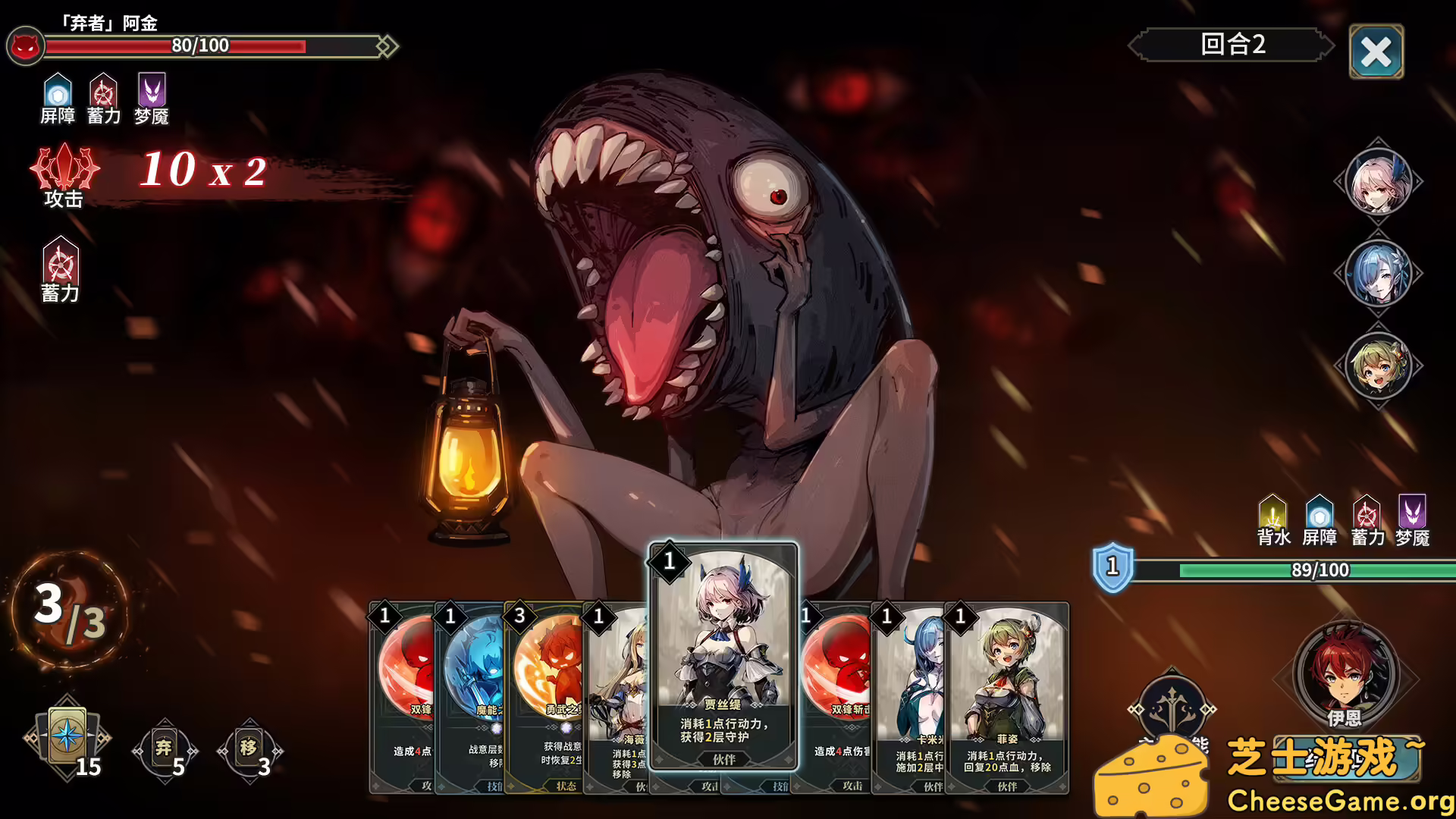Select the pink-haired companion portrait
This screenshot has height=819, width=1456.
tap(1378, 182)
